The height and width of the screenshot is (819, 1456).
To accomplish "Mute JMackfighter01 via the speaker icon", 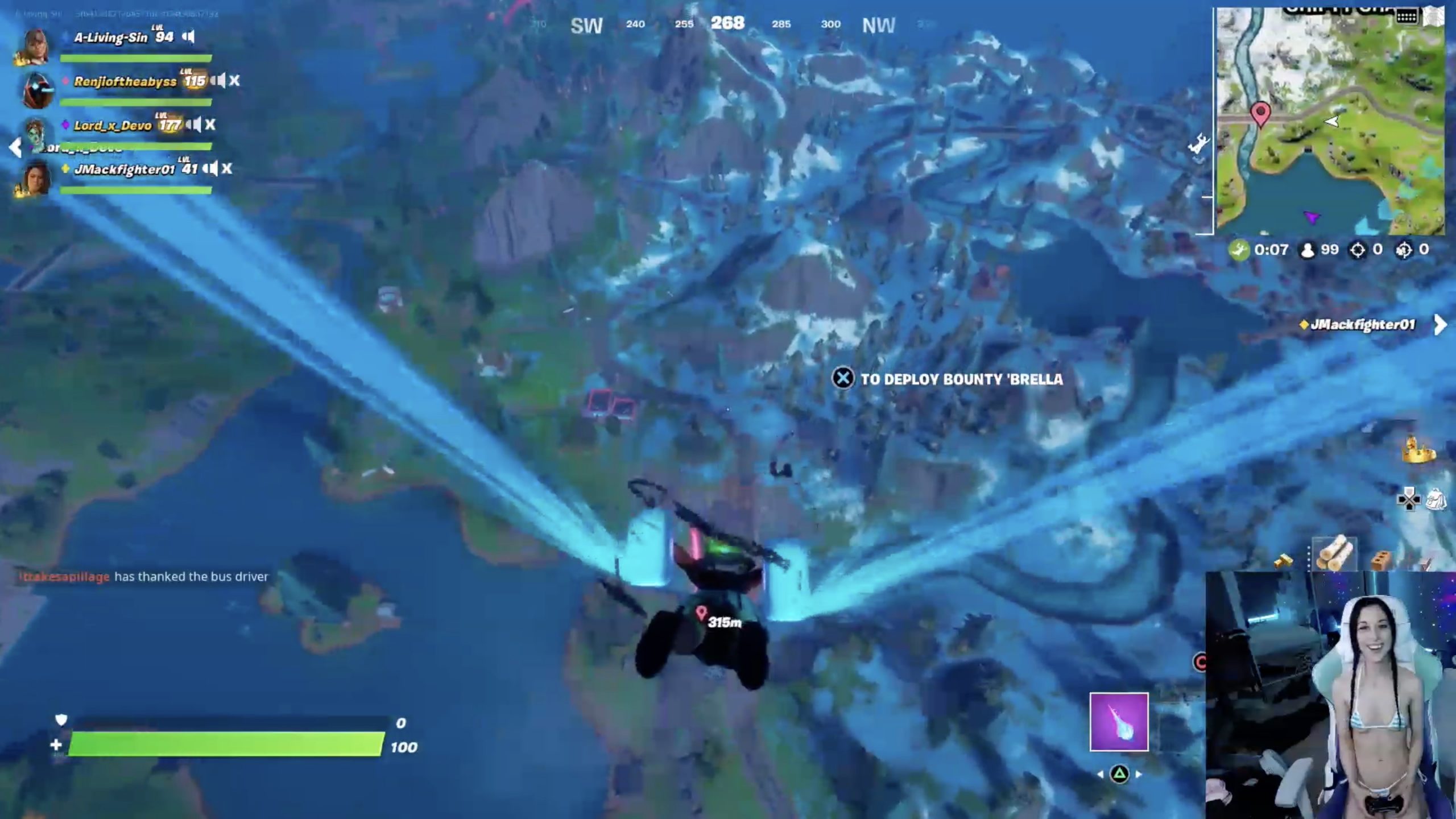I will tap(210, 168).
